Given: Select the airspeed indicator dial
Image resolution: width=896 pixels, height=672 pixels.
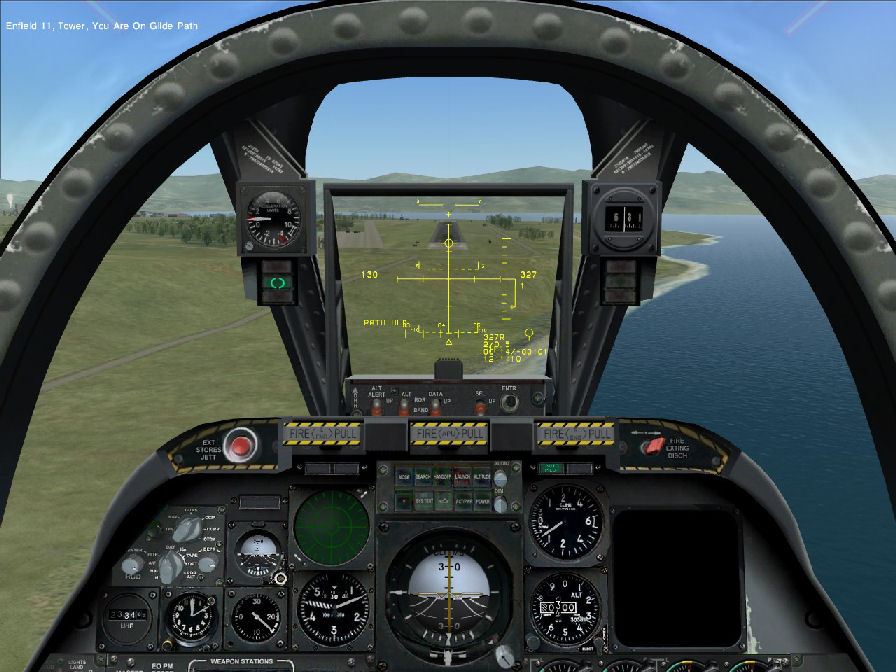Looking at the screenshot, I should [x=333, y=608].
